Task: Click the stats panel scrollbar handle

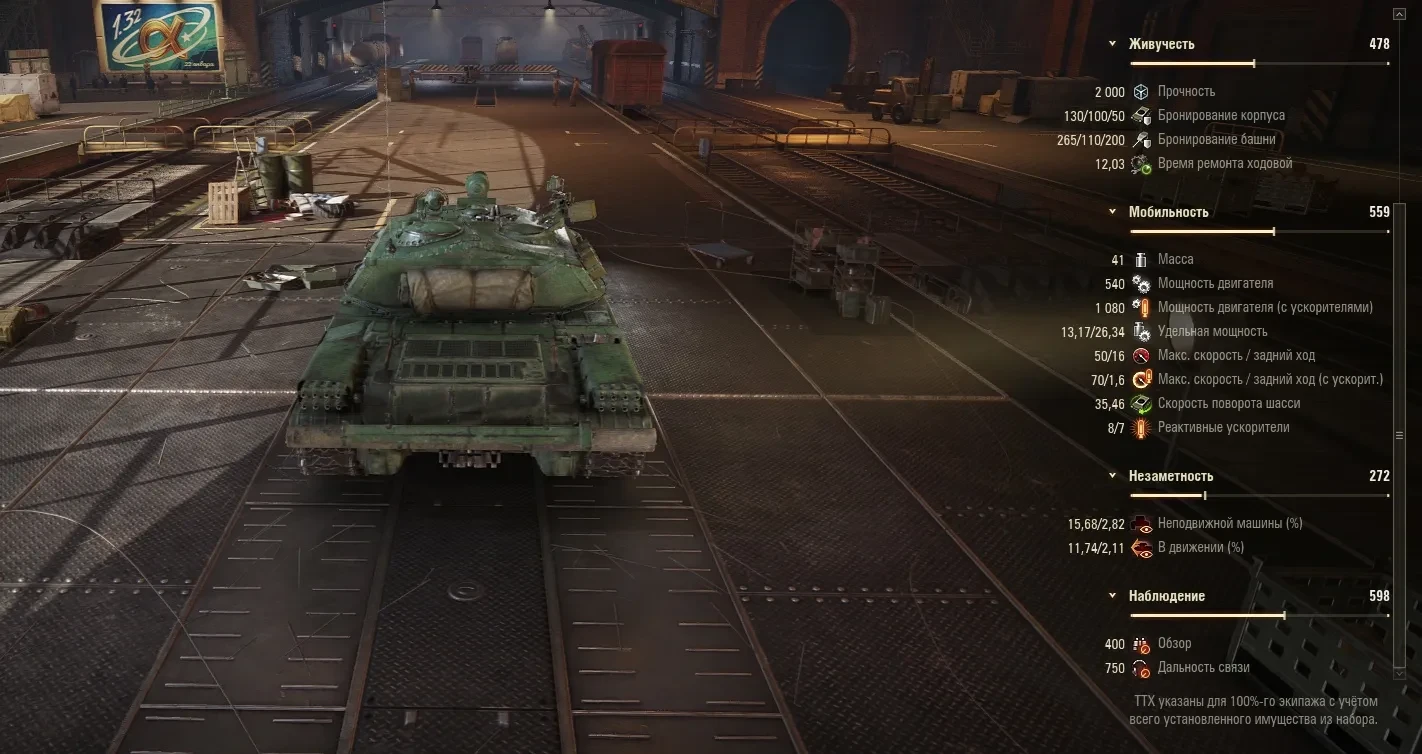Action: [1398, 437]
